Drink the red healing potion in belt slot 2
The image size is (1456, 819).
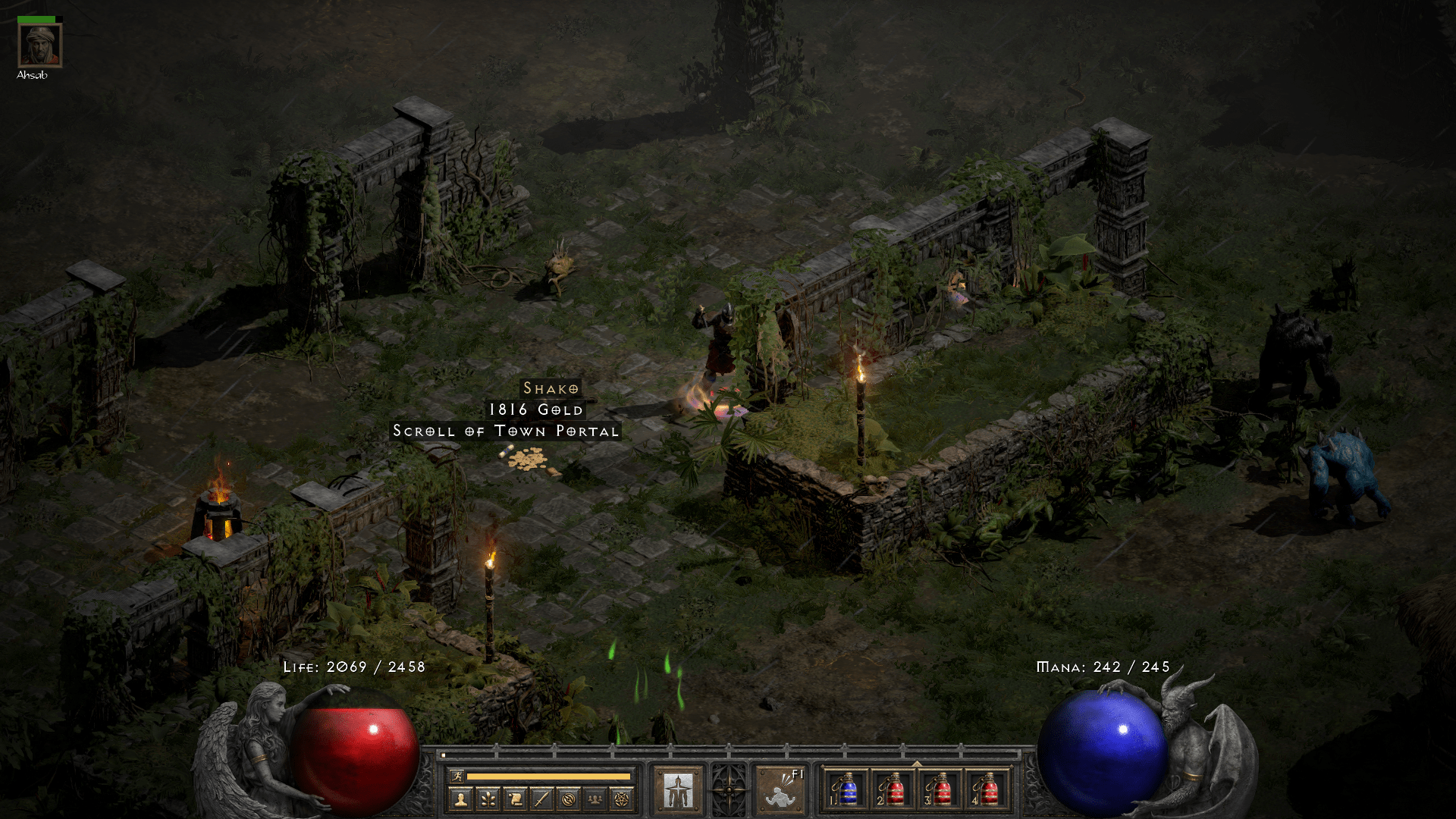(893, 791)
